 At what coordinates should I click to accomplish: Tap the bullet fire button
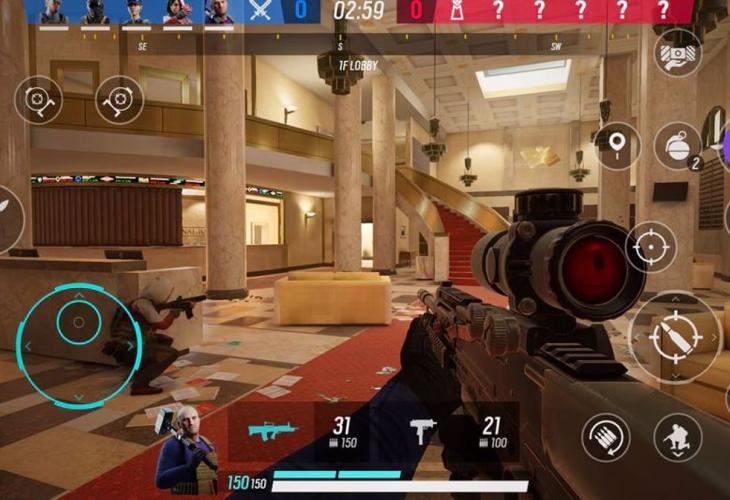click(674, 337)
